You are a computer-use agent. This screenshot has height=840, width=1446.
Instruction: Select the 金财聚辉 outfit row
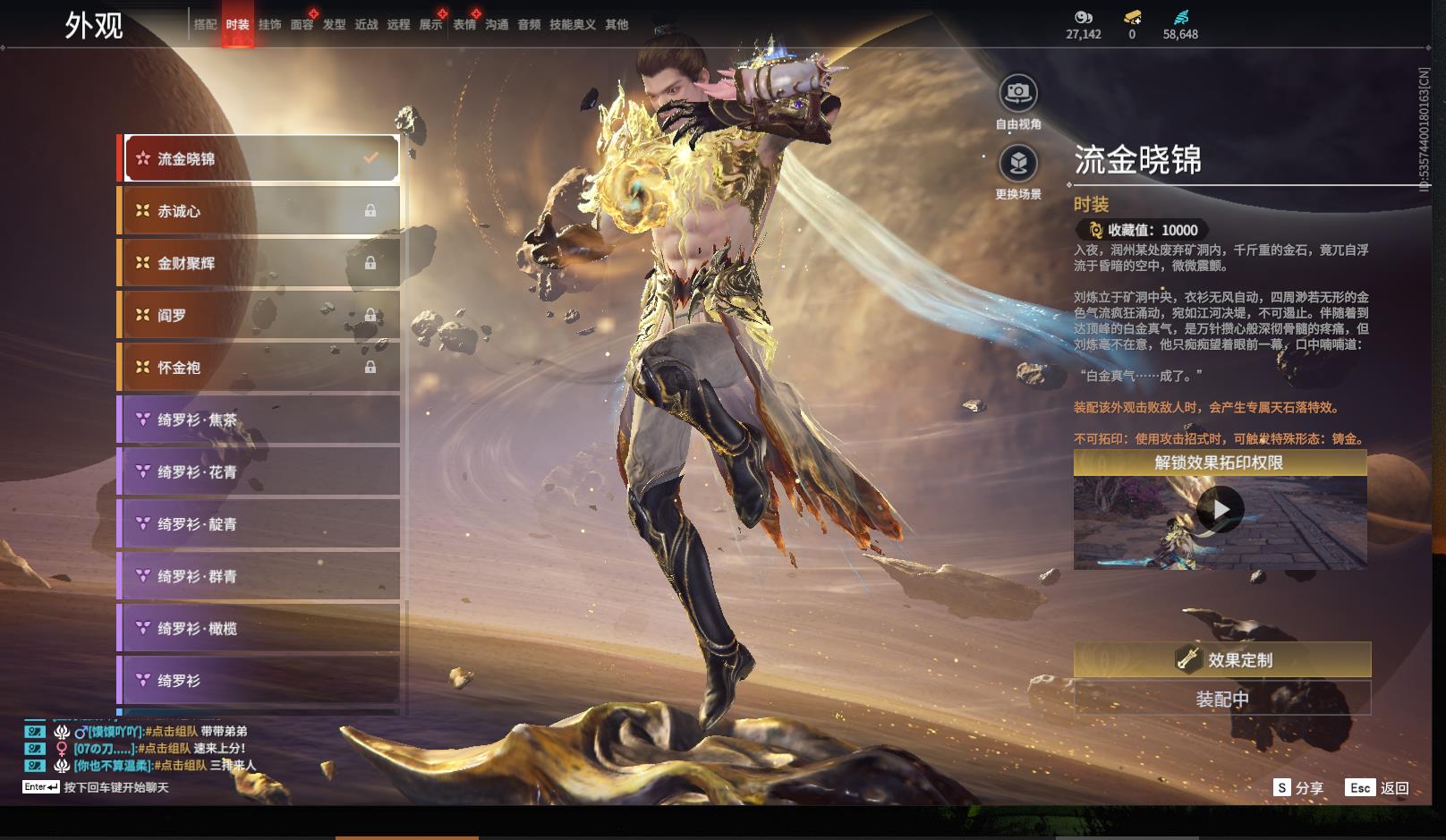pyautogui.click(x=260, y=263)
